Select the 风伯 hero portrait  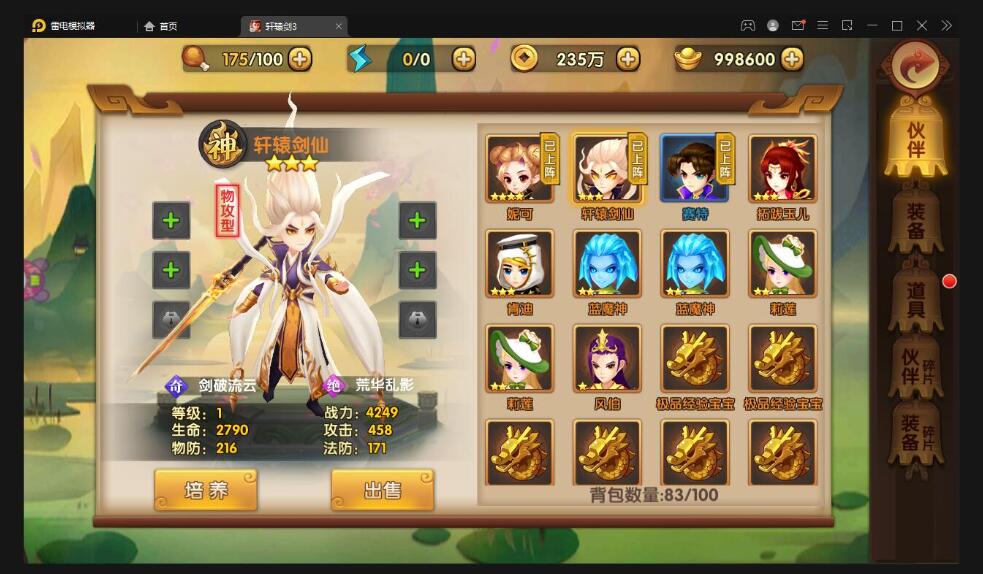607,359
